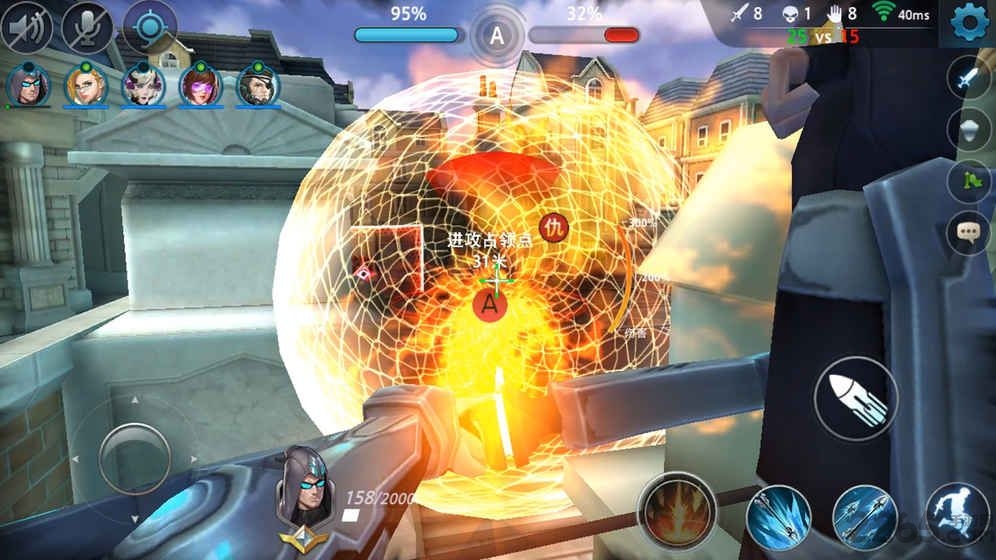Select the capped teammate with eyepatch
This screenshot has height=560, width=996.
coord(257,85)
